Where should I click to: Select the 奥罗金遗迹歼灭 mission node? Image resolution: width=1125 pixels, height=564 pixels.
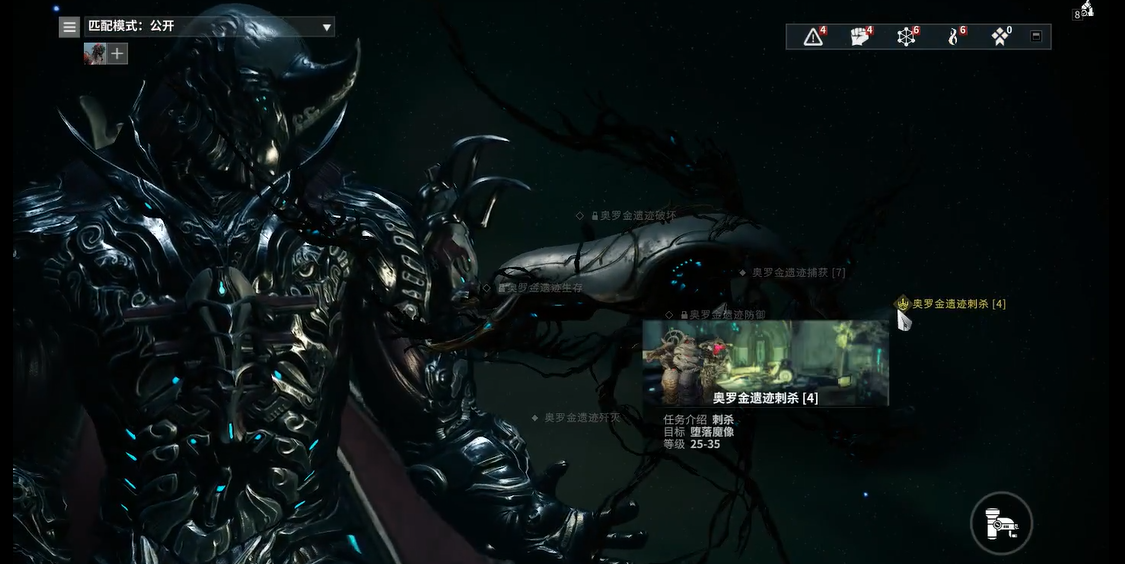click(581, 417)
